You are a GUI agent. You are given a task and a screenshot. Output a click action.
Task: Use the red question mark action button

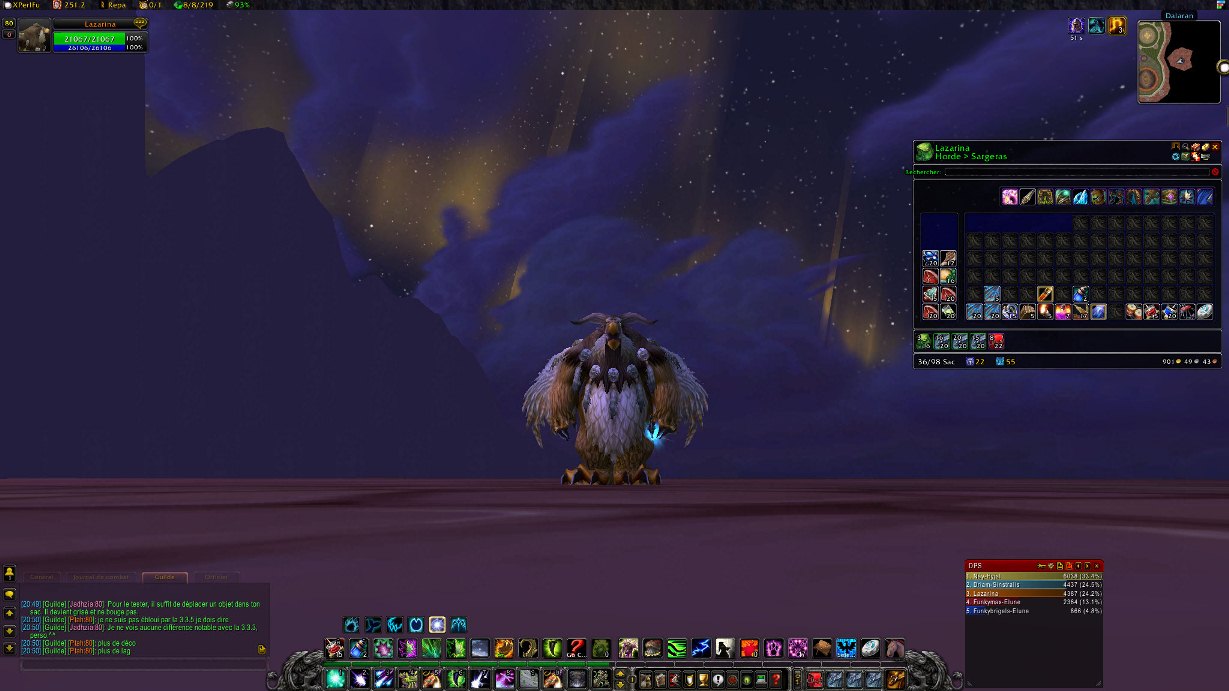[576, 648]
